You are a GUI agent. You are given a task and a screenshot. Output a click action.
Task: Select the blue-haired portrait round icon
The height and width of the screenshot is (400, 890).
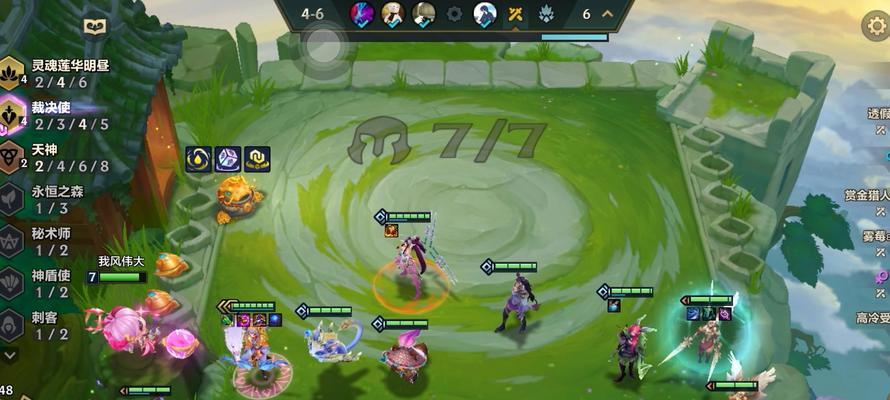point(485,14)
